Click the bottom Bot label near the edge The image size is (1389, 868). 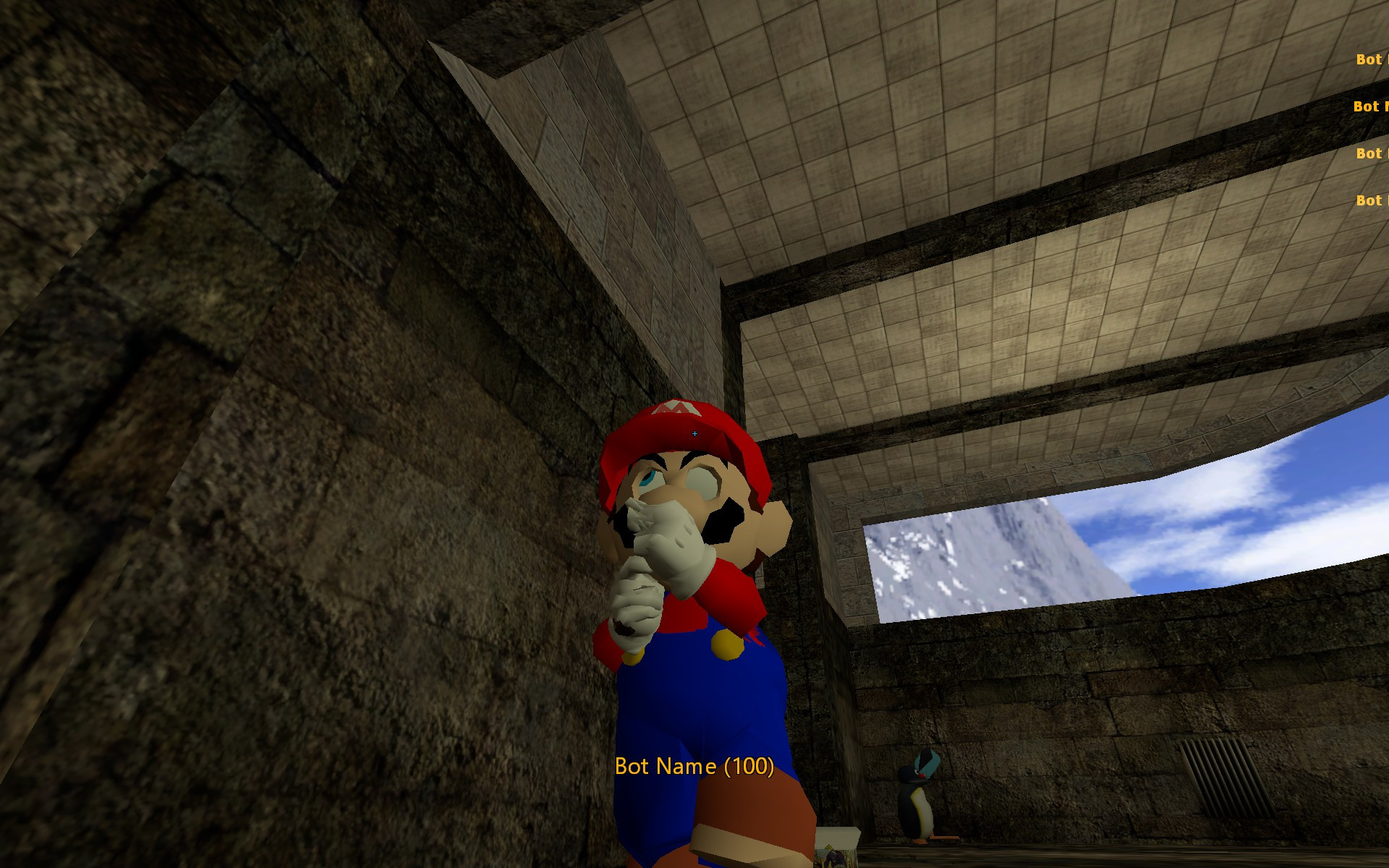coord(1372,200)
